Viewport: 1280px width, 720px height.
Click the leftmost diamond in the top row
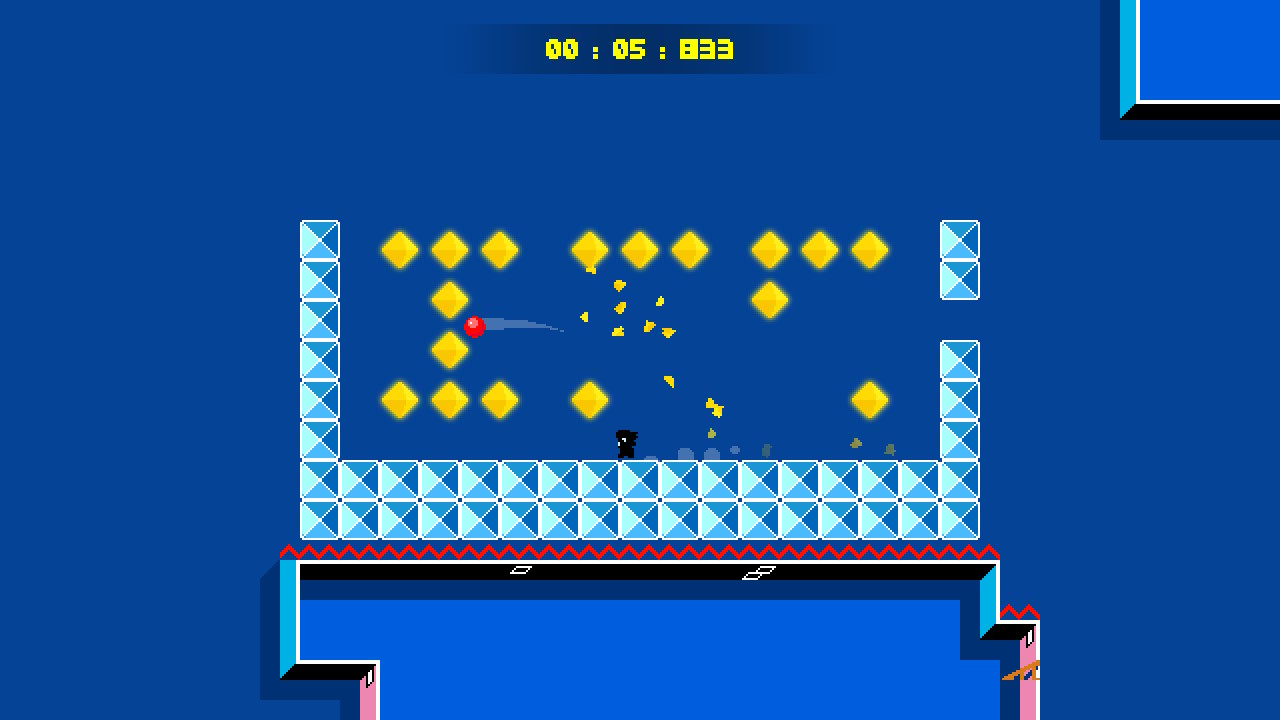click(x=399, y=250)
